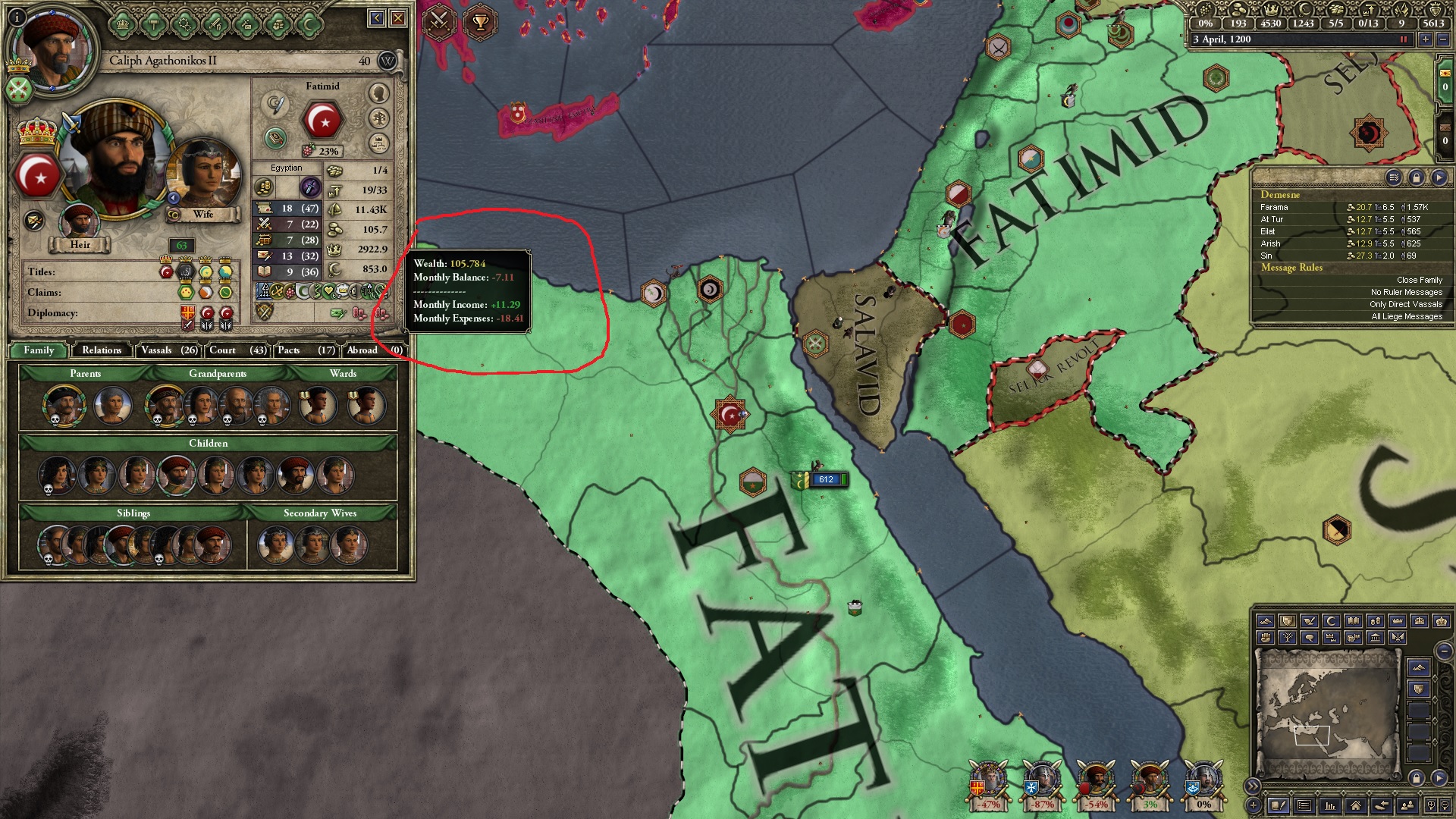This screenshot has height=819, width=1456.
Task: Enable the "No Ruler Messages" rule
Action: [1407, 291]
